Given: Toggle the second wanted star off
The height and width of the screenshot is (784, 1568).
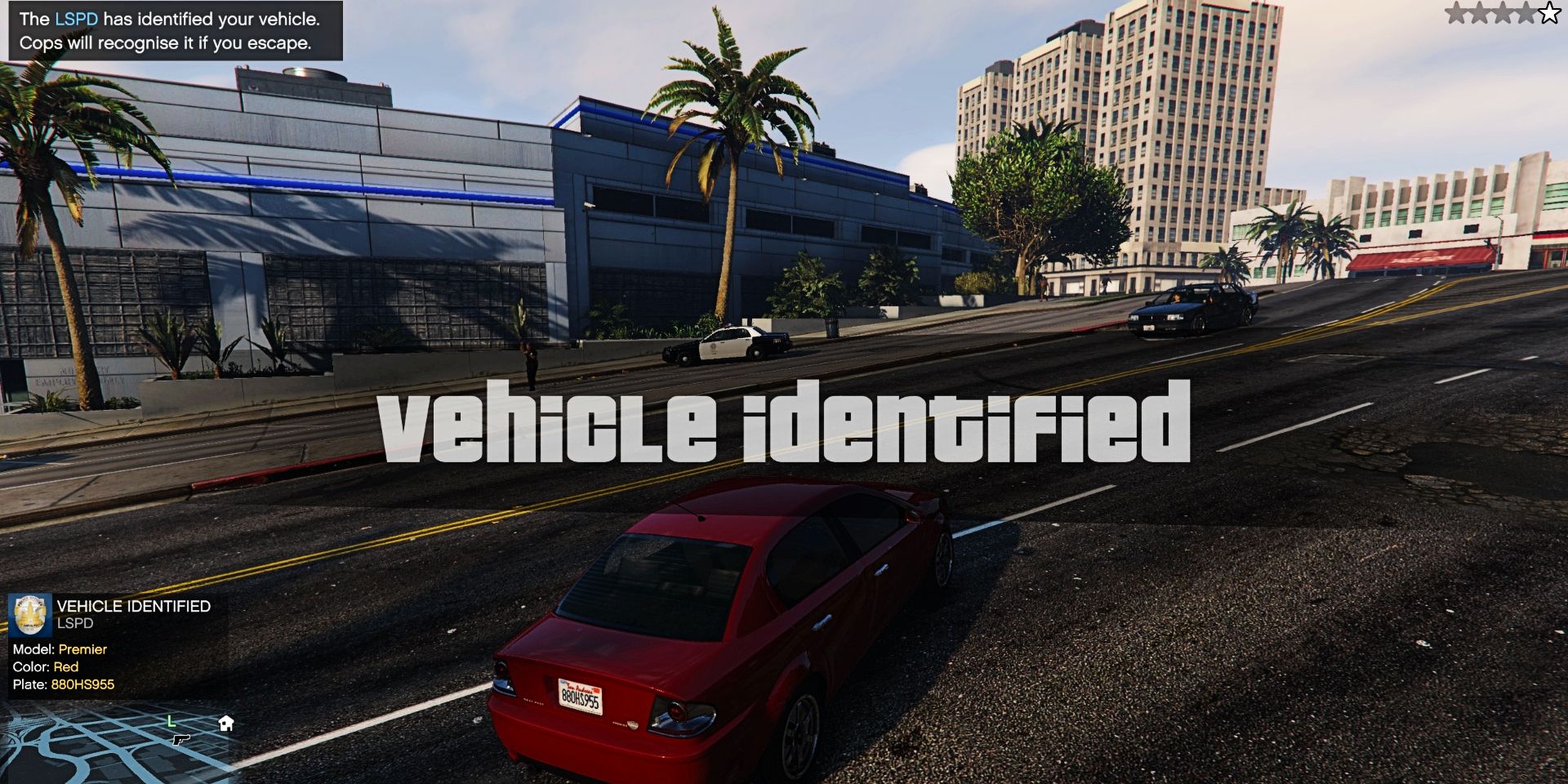Looking at the screenshot, I should coord(1479,12).
